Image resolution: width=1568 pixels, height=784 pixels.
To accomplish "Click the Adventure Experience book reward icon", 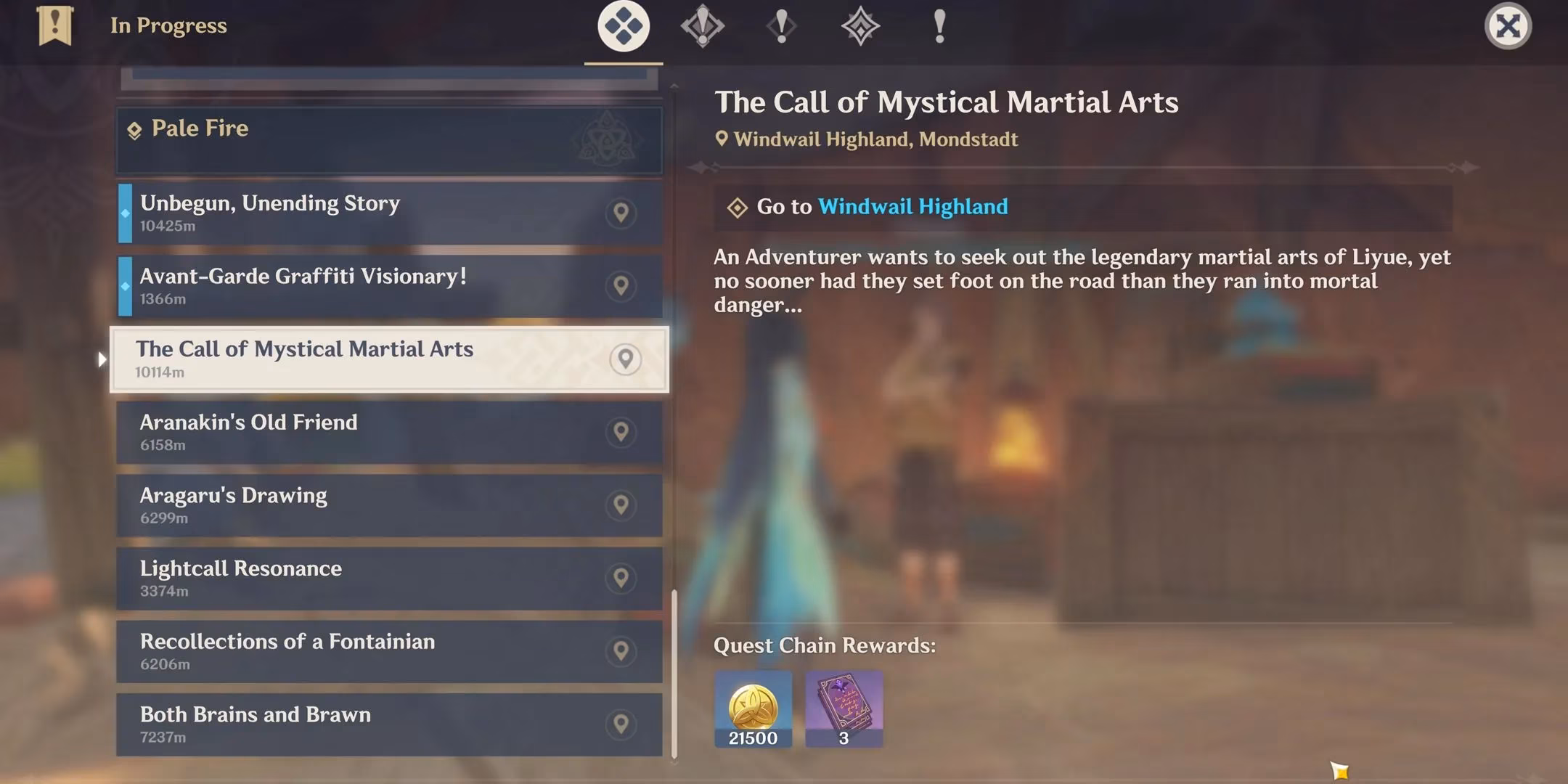I will (844, 709).
